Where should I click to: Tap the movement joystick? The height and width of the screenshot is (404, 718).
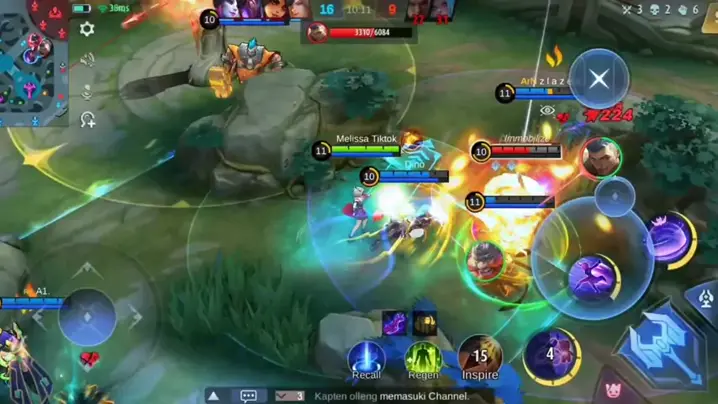(x=87, y=317)
